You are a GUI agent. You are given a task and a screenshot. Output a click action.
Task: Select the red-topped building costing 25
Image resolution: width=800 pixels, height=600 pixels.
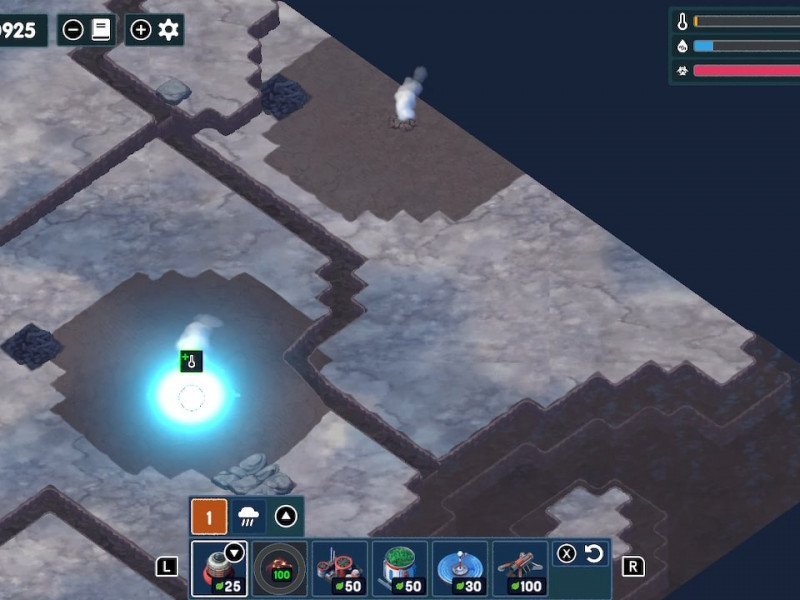pyautogui.click(x=219, y=569)
